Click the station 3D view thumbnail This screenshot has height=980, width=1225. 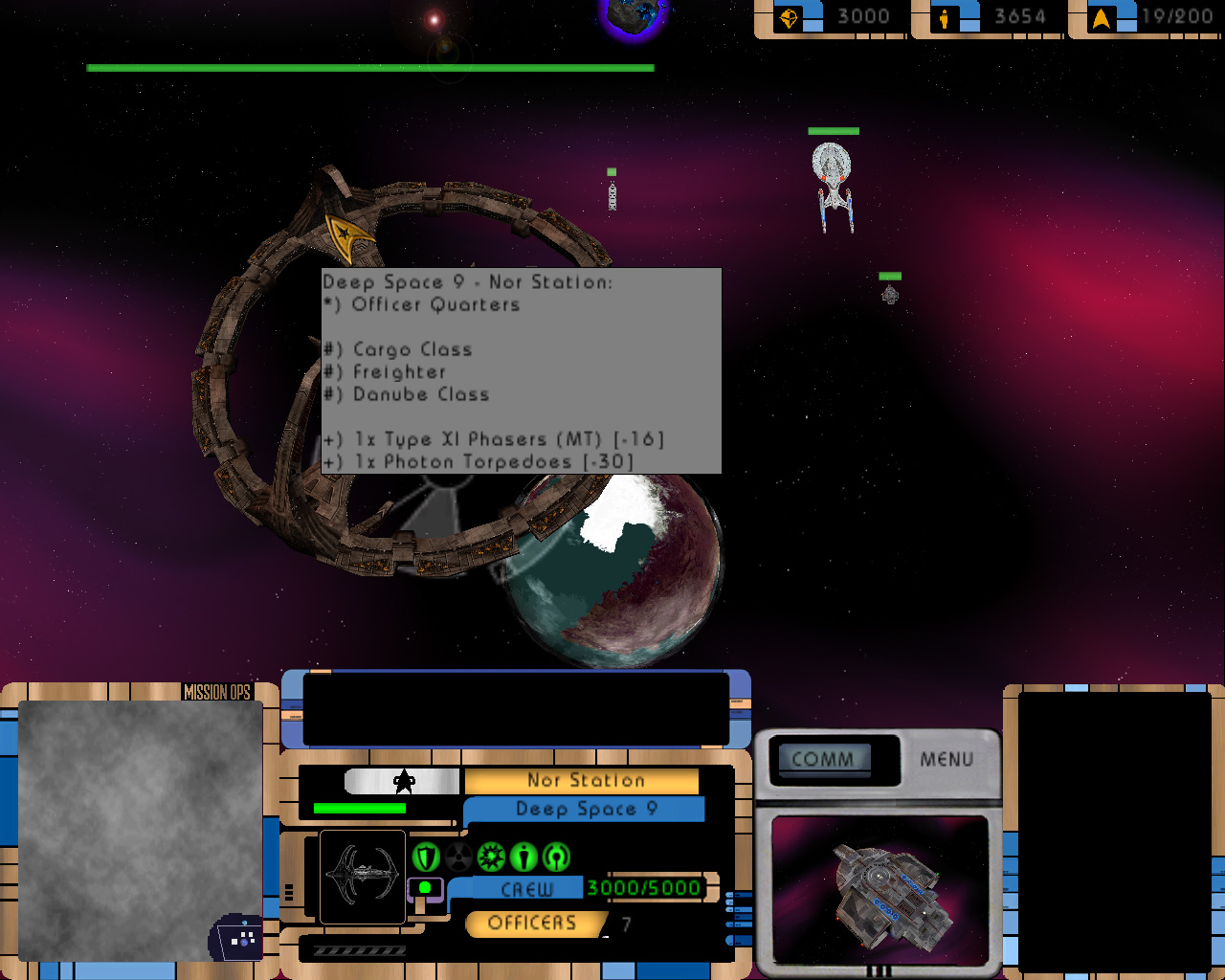880,889
